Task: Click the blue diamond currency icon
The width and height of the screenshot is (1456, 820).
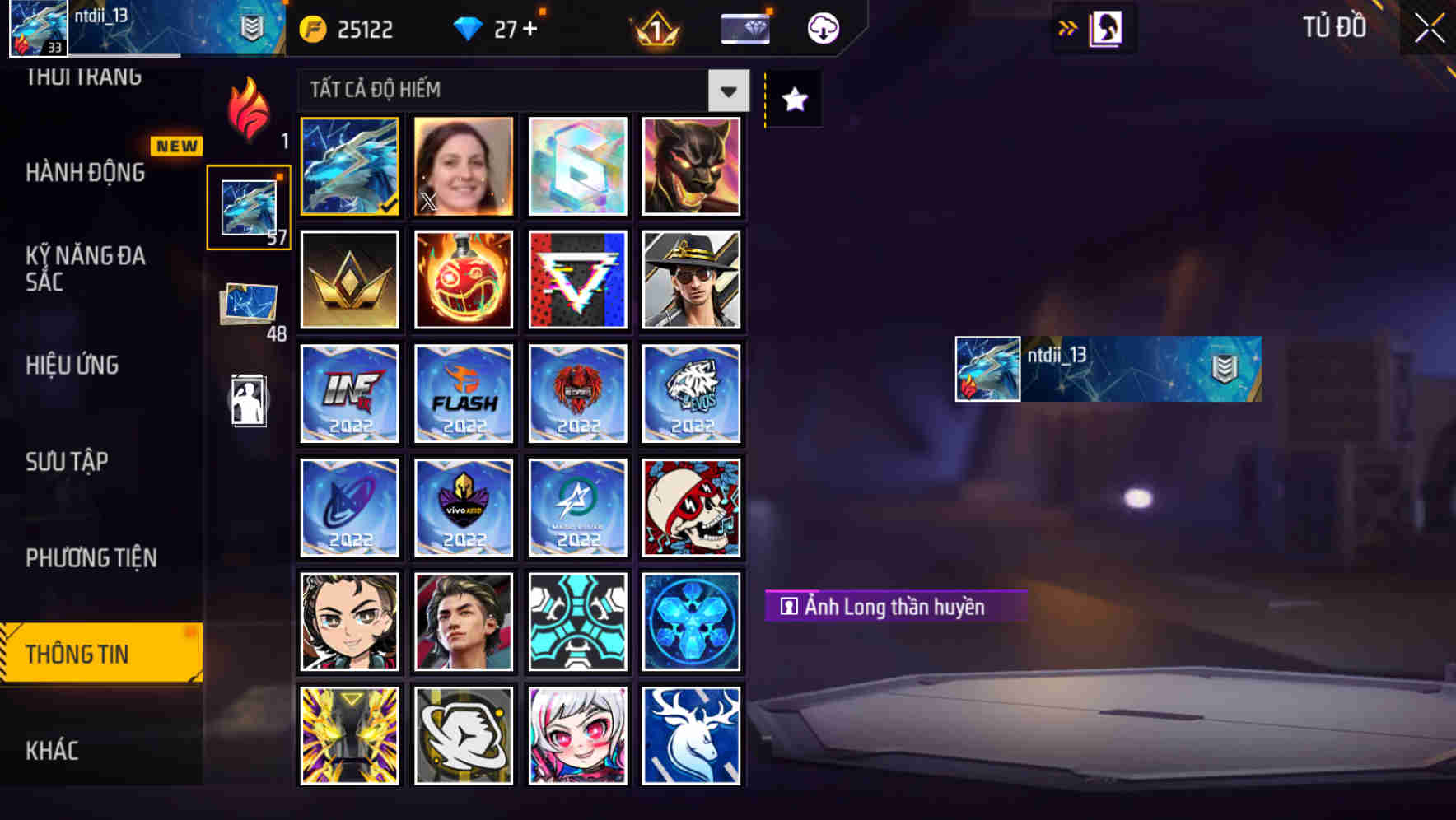Action: pyautogui.click(x=469, y=27)
